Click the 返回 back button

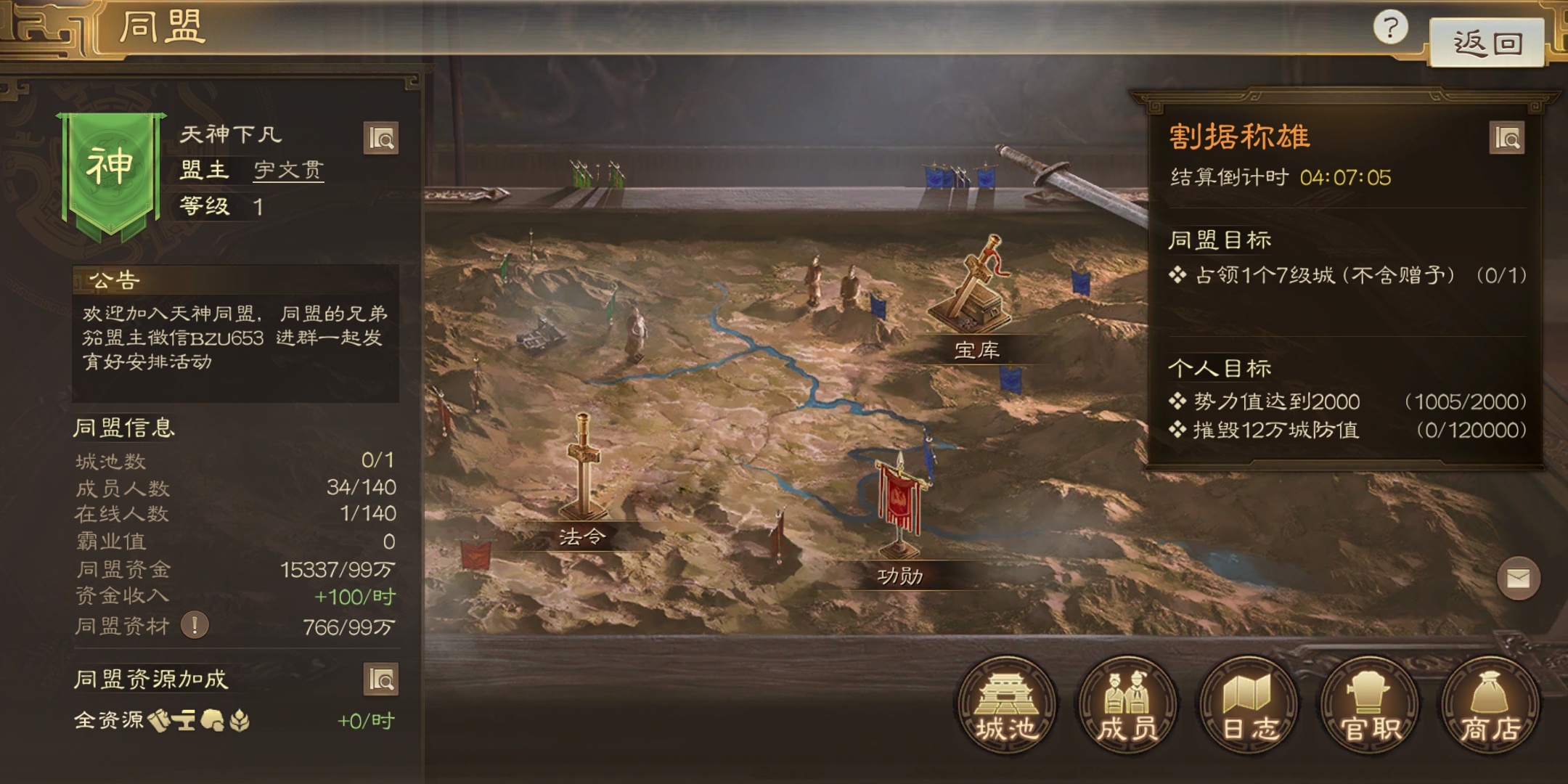tap(1486, 44)
